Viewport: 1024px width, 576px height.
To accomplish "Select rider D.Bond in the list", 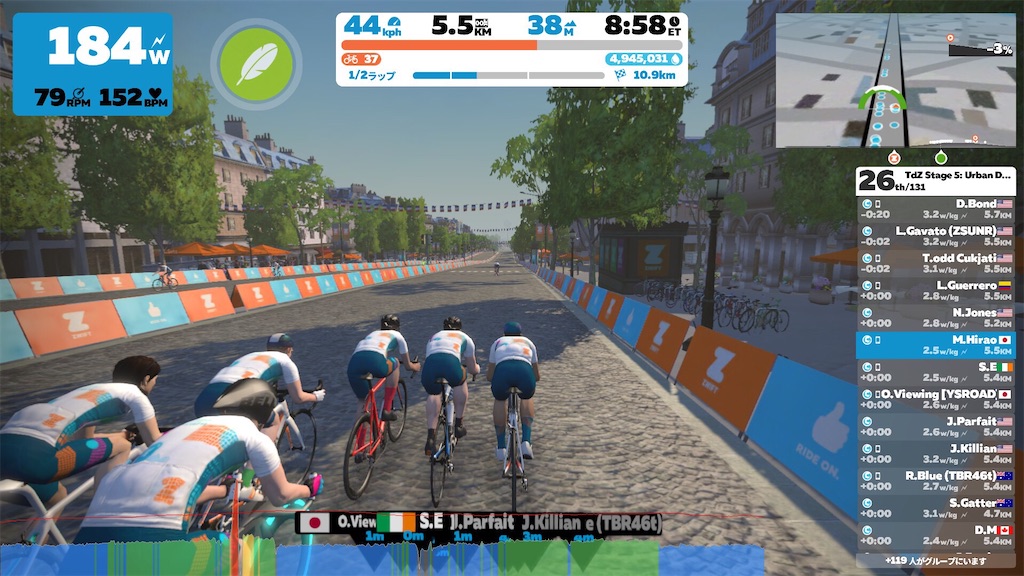I will [x=936, y=208].
